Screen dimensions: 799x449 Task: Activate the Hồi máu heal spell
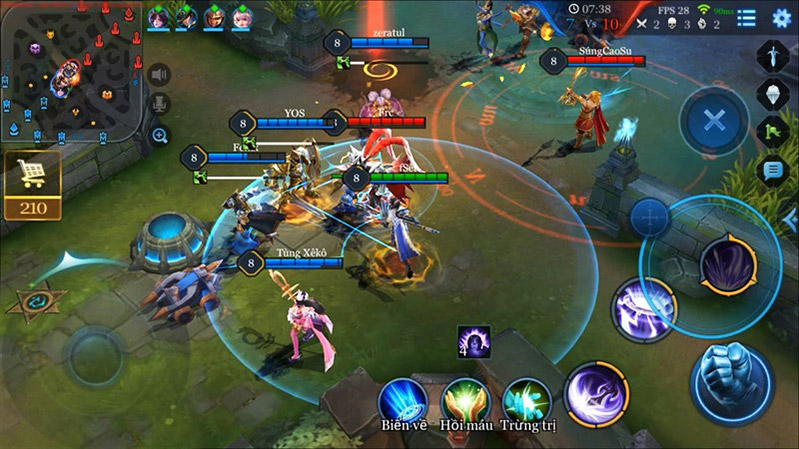pyautogui.click(x=465, y=399)
